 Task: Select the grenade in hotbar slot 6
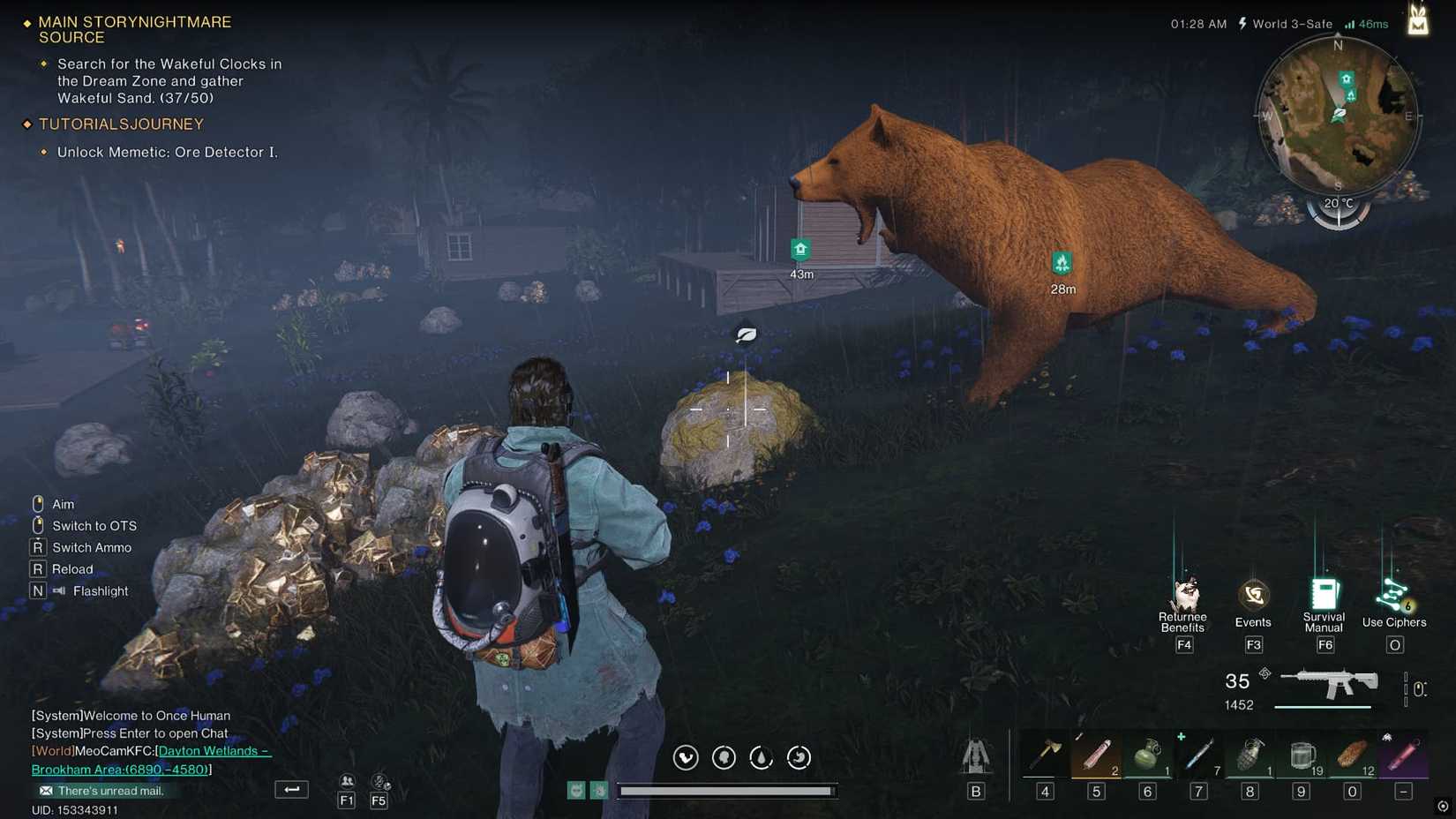(x=1147, y=755)
